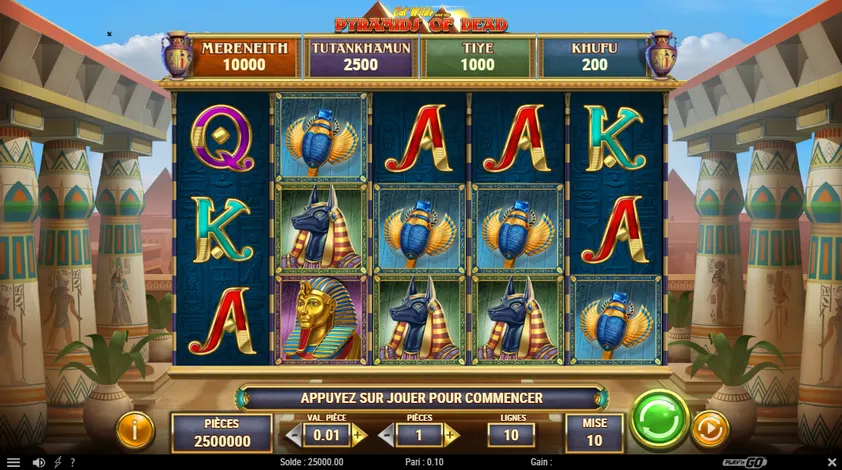Lower the number of coins (Pièces)
The height and width of the screenshot is (470, 842).
[387, 435]
